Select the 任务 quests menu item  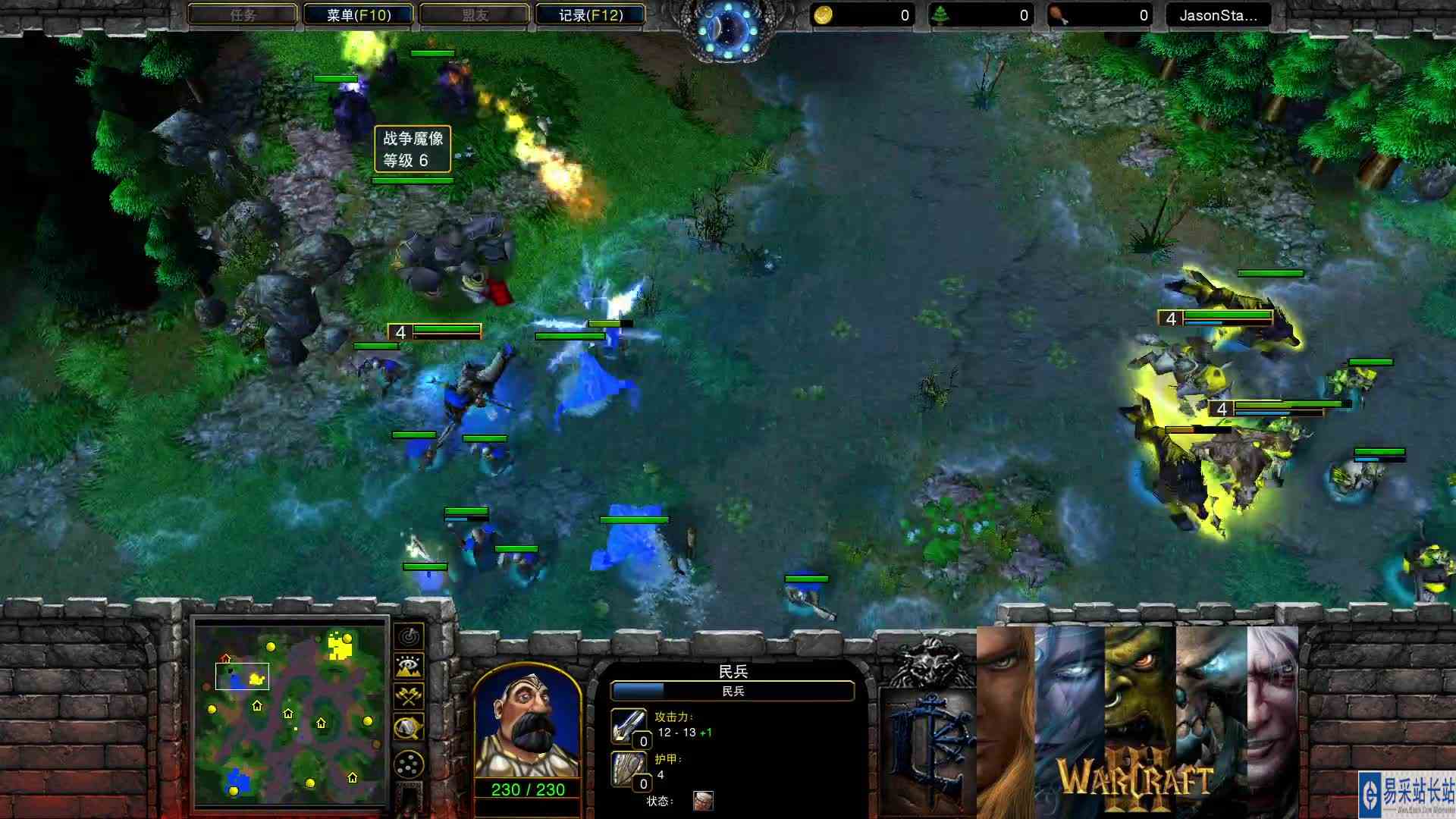pyautogui.click(x=243, y=14)
